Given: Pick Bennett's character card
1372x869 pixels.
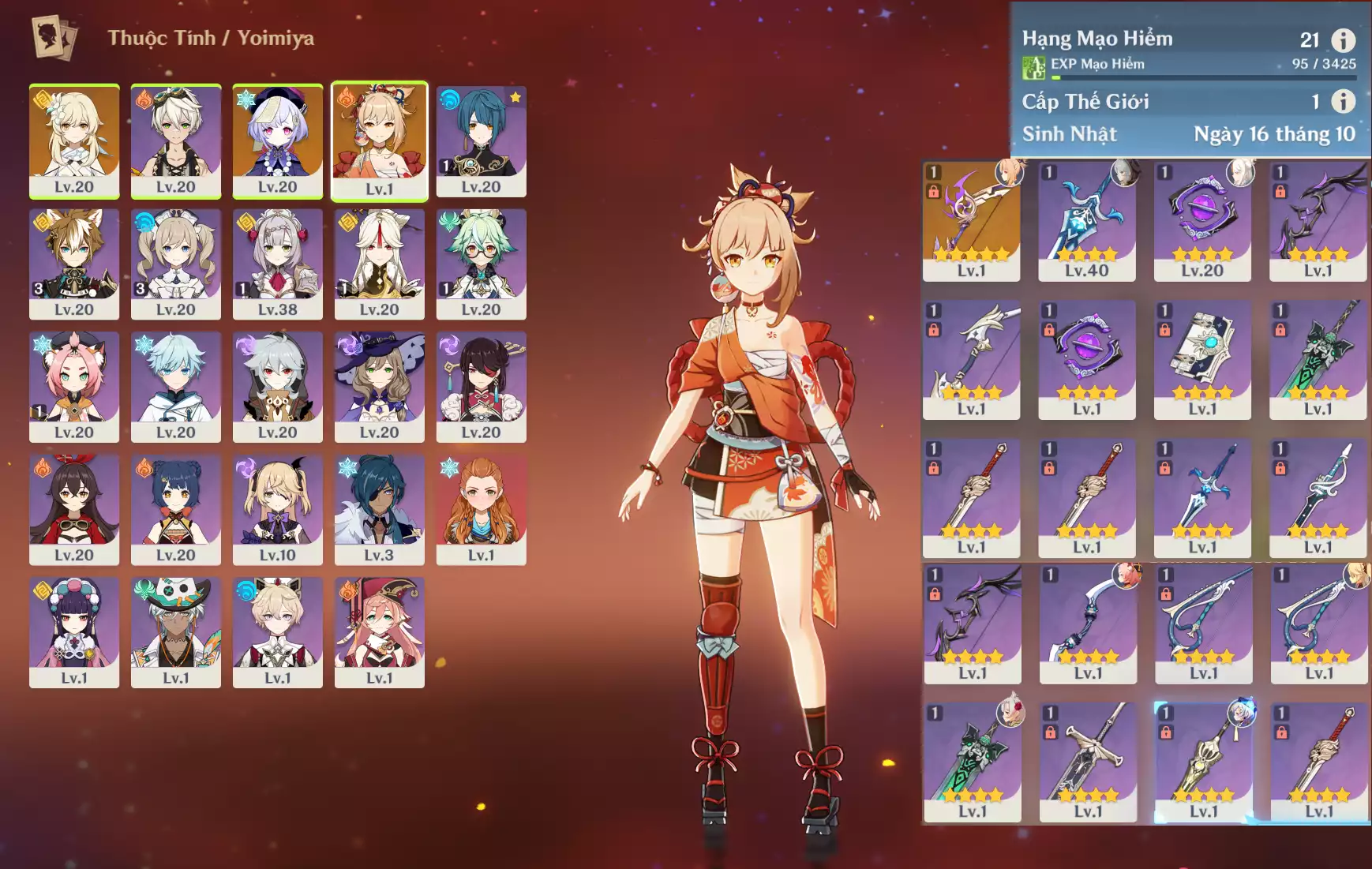Looking at the screenshot, I should pyautogui.click(x=175, y=140).
